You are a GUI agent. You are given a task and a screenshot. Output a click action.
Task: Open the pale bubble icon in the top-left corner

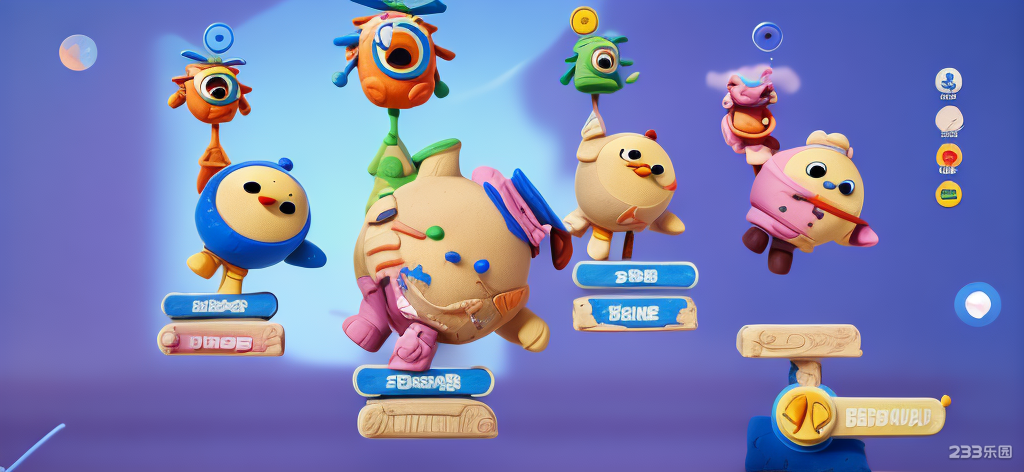click(78, 52)
